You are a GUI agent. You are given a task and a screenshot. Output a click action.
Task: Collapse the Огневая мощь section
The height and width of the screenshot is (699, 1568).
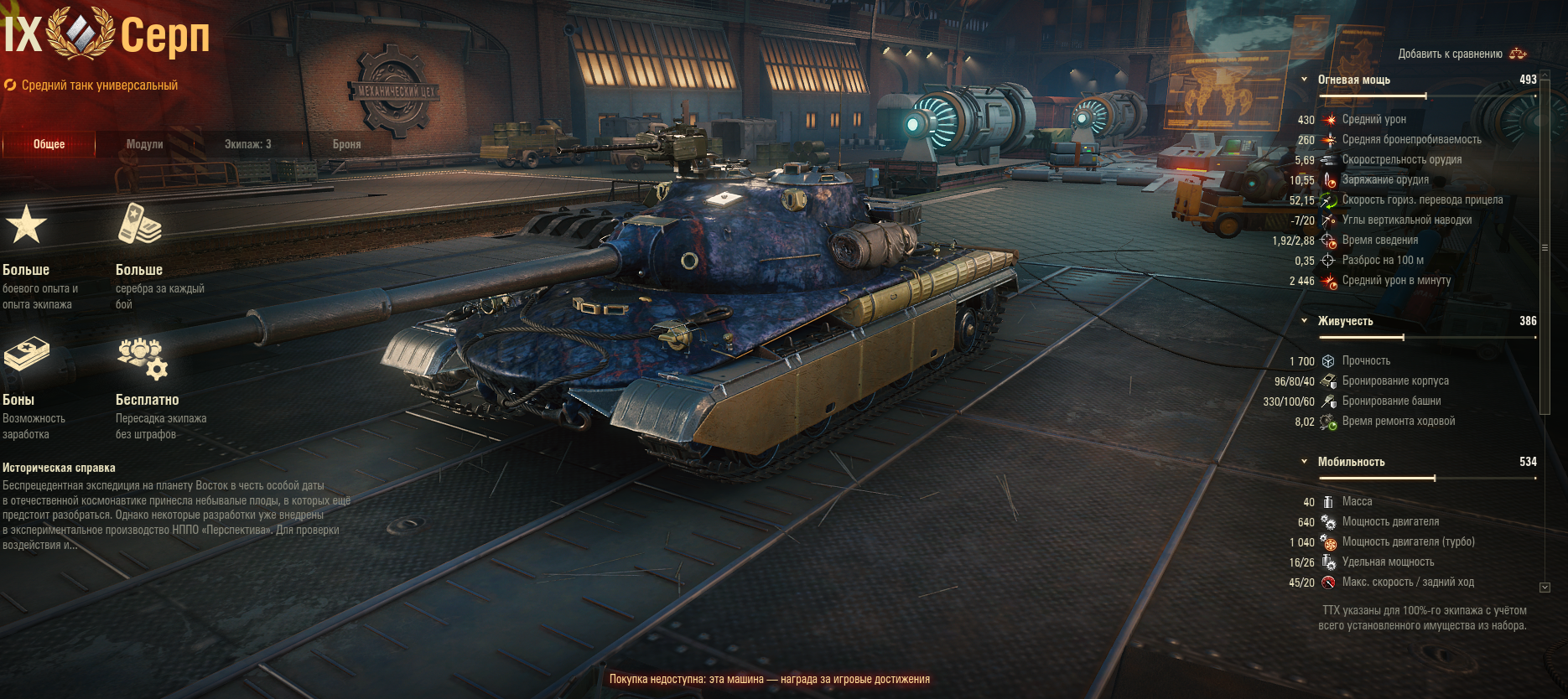click(1304, 80)
